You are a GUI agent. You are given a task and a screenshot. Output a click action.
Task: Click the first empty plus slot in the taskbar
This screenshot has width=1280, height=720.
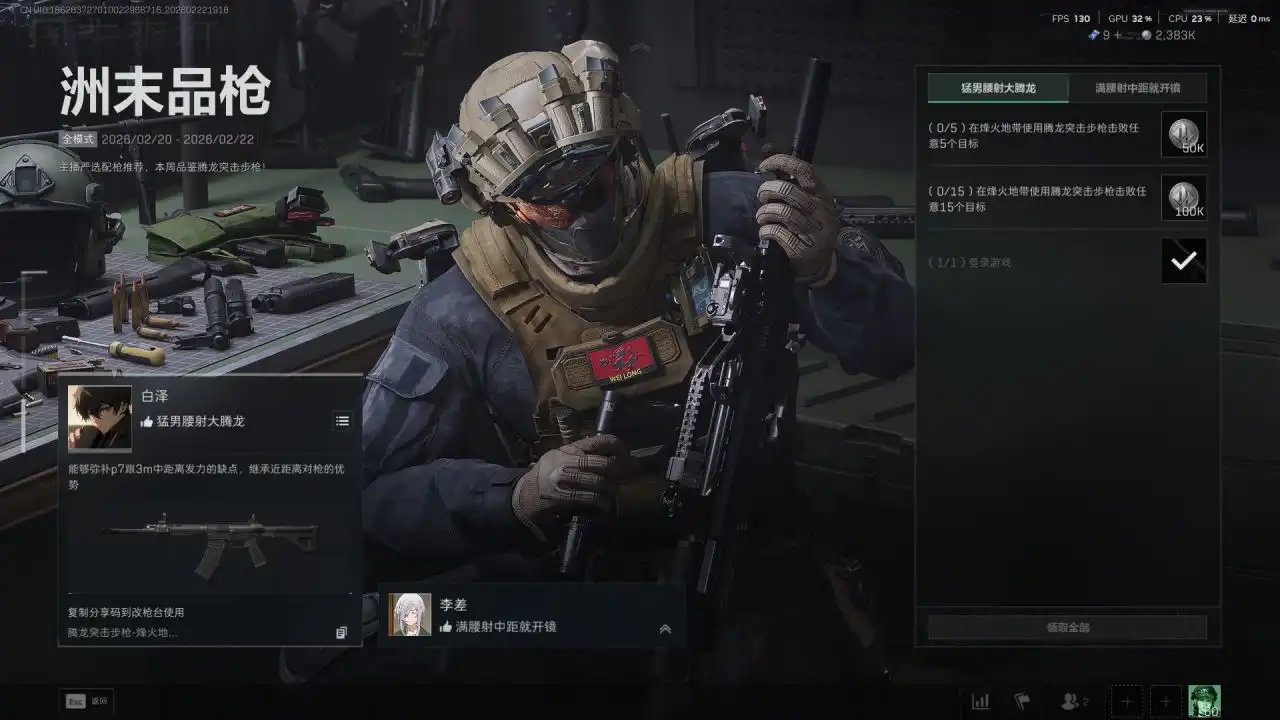coord(1126,701)
